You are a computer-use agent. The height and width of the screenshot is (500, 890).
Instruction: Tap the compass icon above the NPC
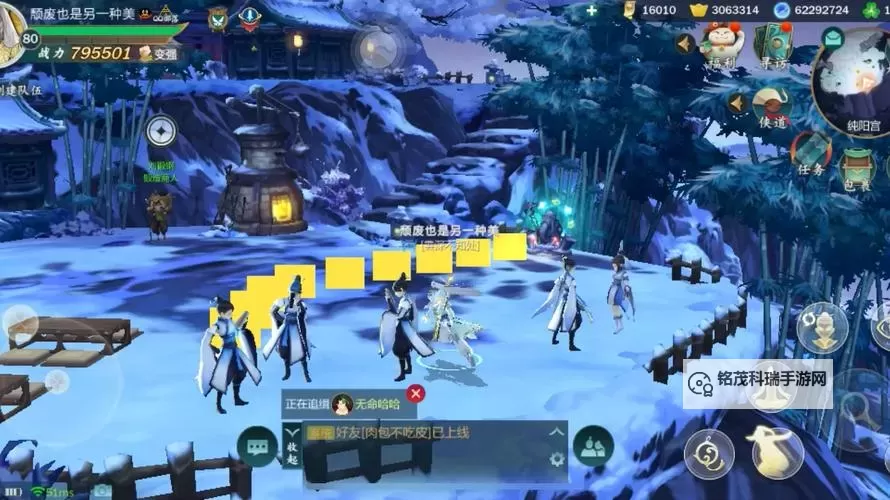pyautogui.click(x=160, y=131)
